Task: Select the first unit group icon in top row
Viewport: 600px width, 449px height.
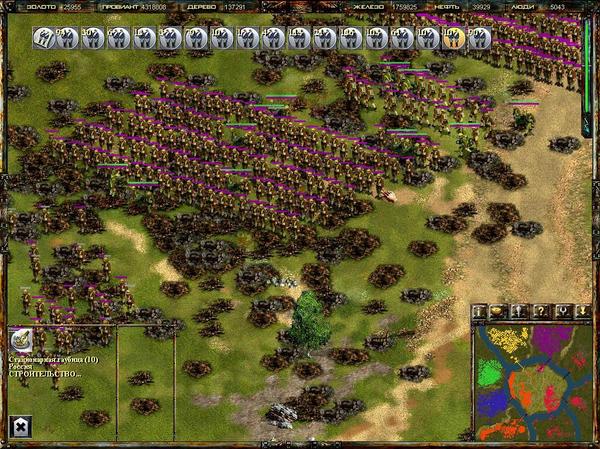Action: click(43, 39)
